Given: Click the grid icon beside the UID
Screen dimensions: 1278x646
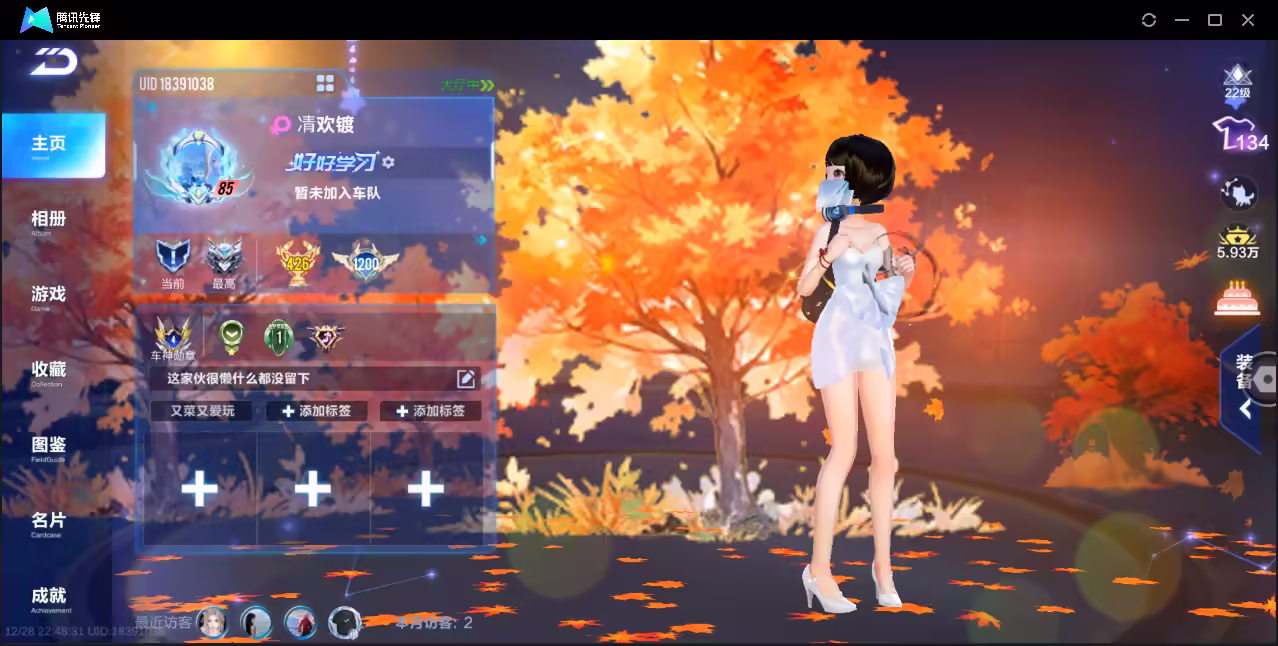Looking at the screenshot, I should [x=325, y=83].
